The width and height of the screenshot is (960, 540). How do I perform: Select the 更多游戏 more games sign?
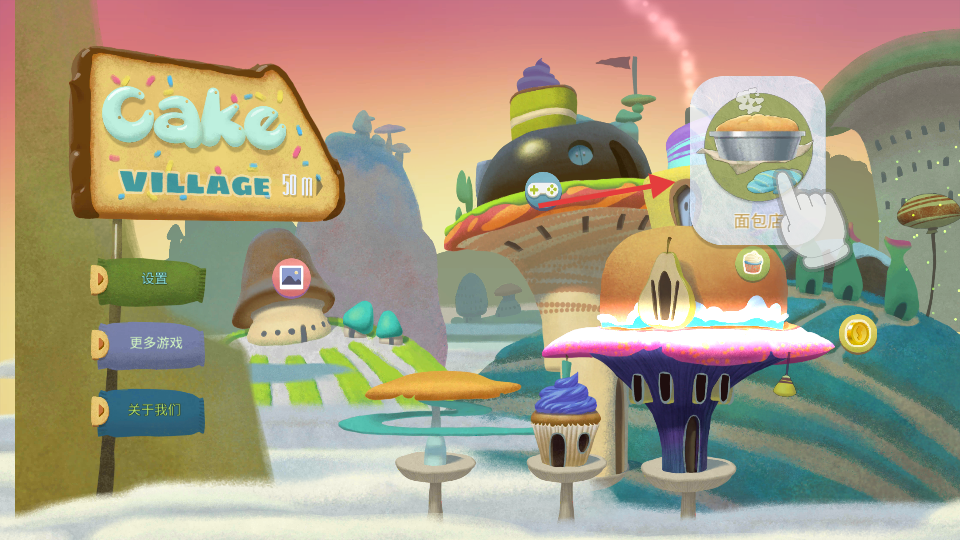click(154, 343)
